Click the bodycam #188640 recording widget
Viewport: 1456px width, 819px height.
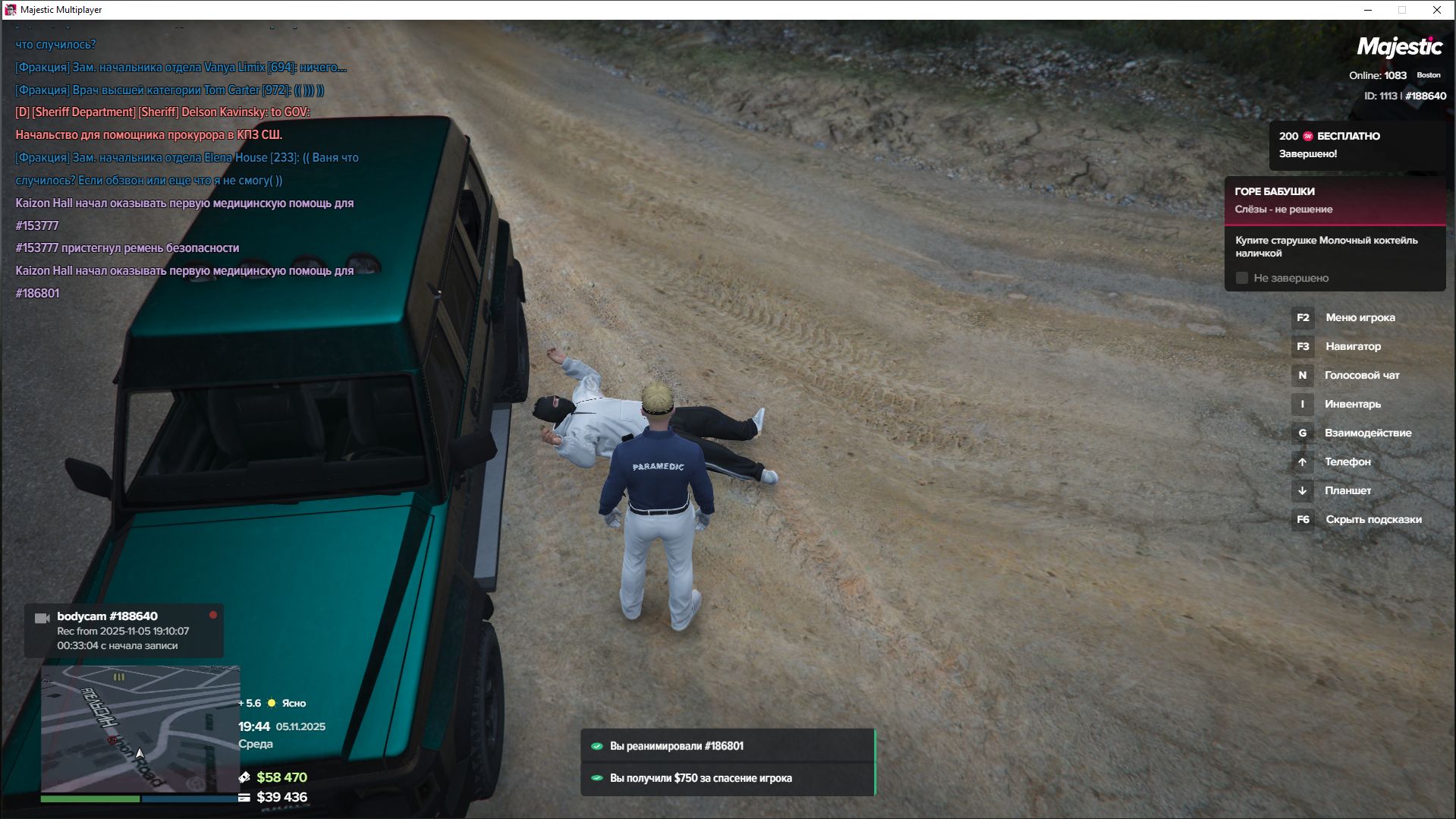point(124,631)
